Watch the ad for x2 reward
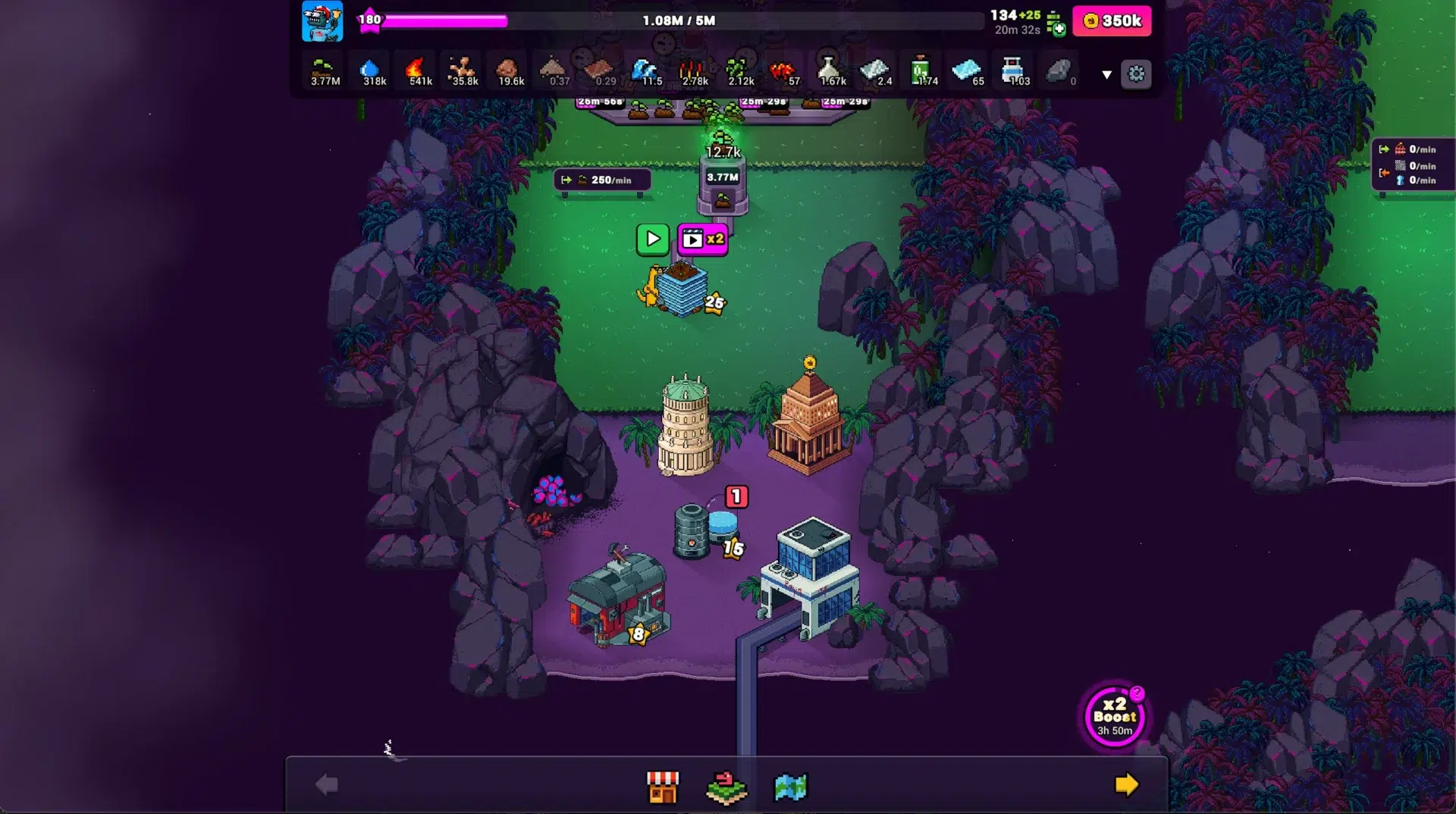1456x814 pixels. coord(702,240)
